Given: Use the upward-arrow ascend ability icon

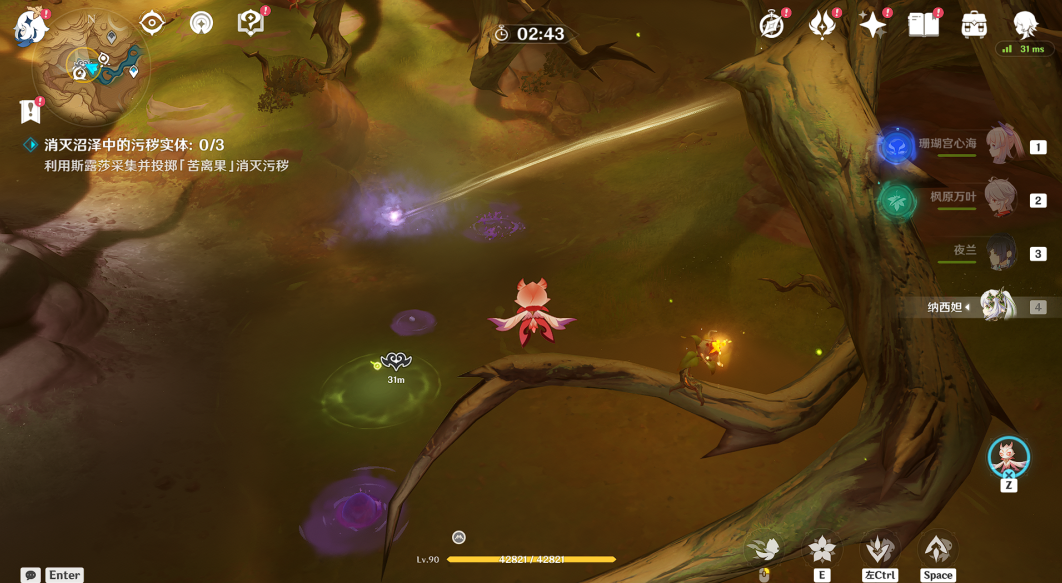Looking at the screenshot, I should (937, 549).
